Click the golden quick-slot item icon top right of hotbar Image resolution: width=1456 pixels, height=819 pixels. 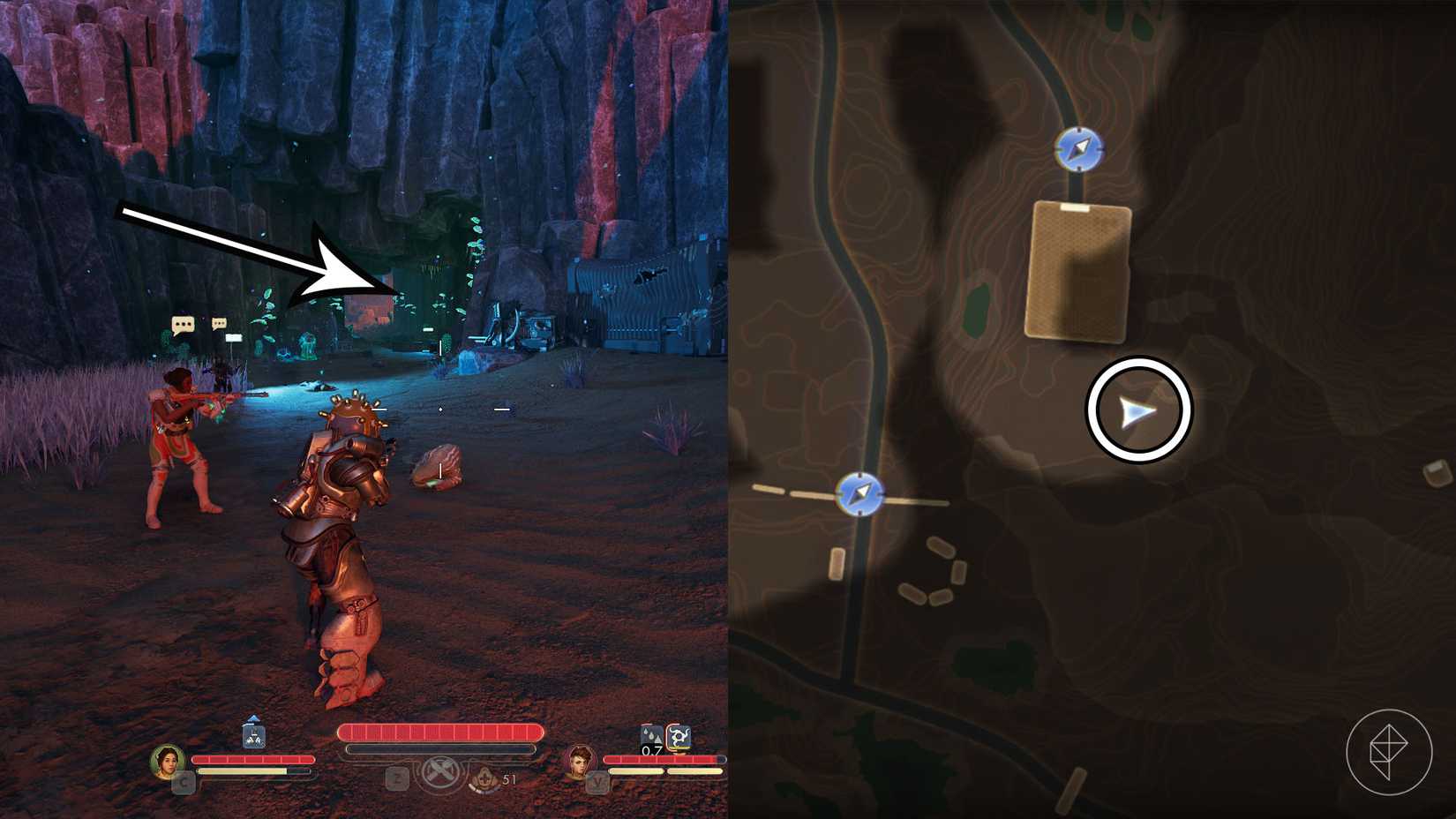678,736
